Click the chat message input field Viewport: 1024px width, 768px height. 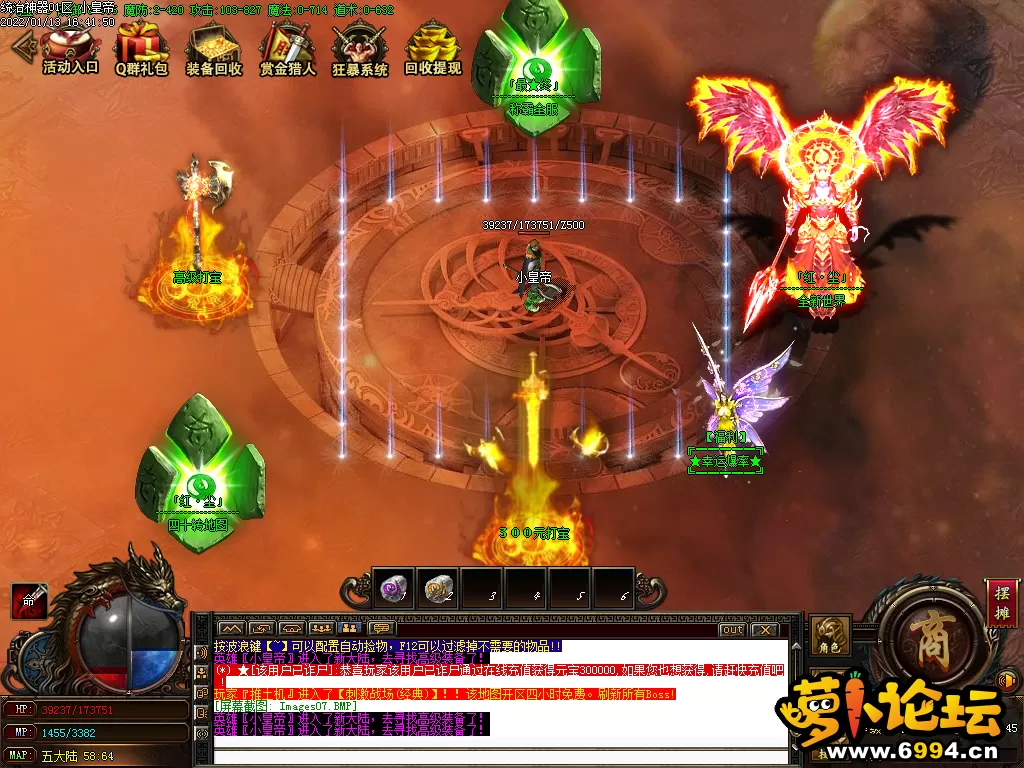pos(500,754)
